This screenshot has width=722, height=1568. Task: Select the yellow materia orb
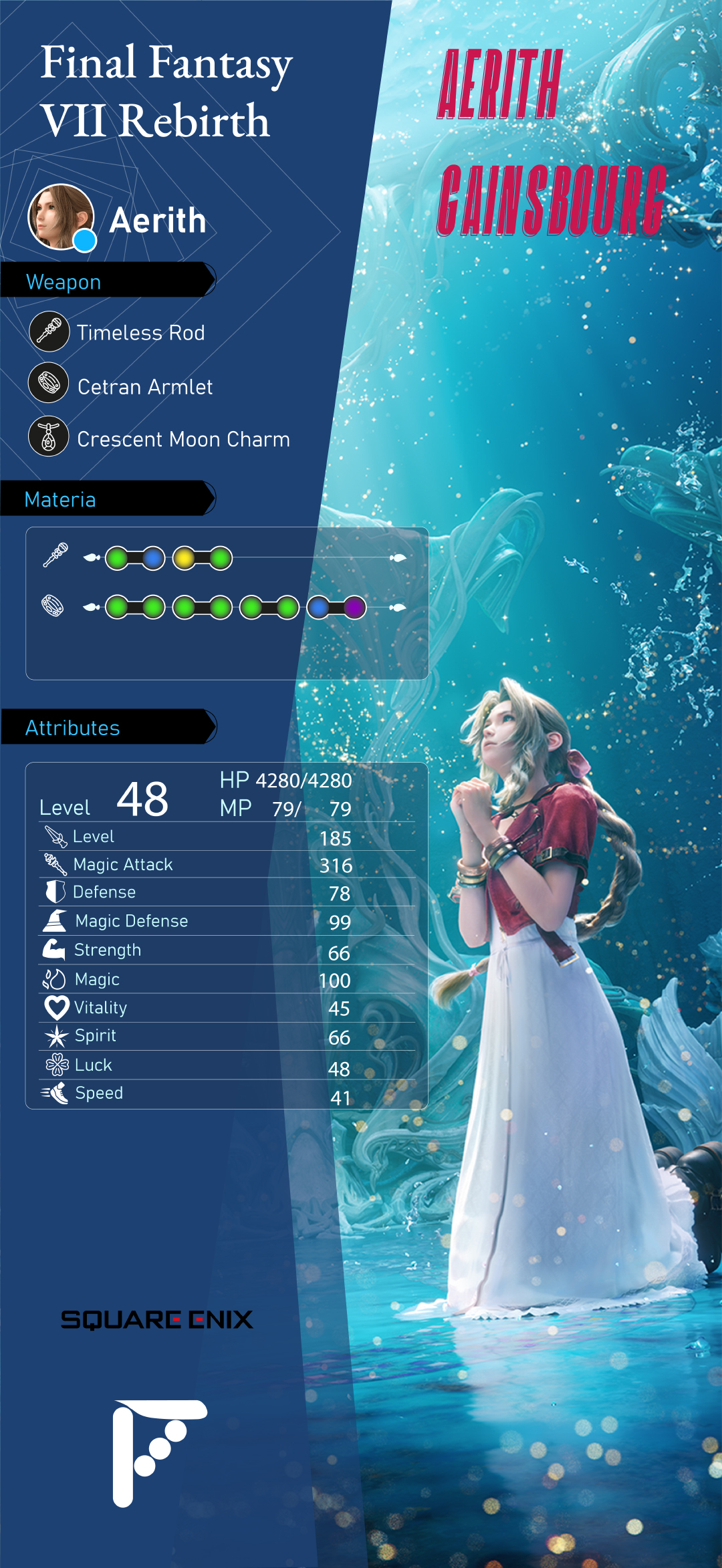184,558
